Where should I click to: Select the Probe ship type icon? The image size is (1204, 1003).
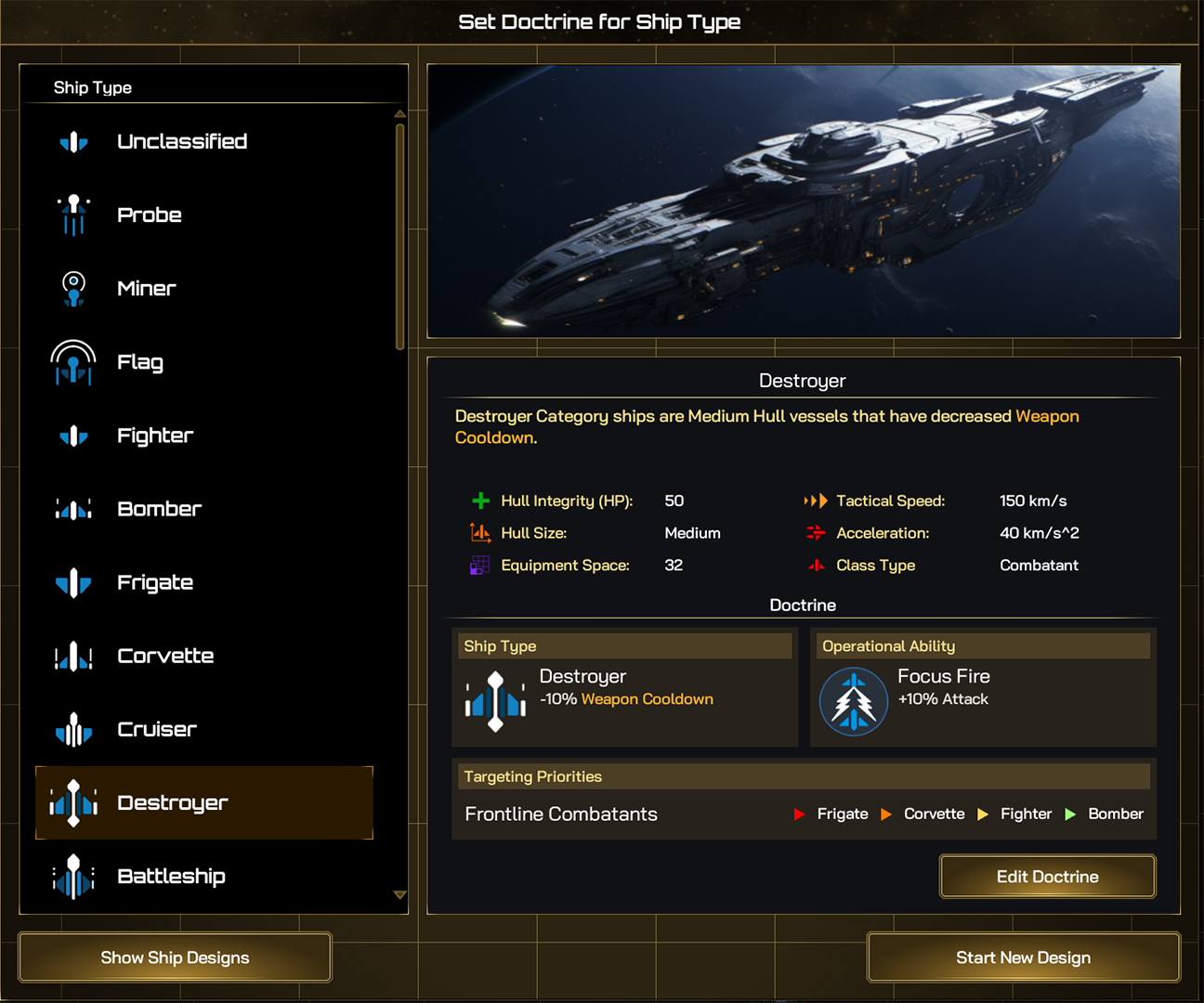(72, 215)
